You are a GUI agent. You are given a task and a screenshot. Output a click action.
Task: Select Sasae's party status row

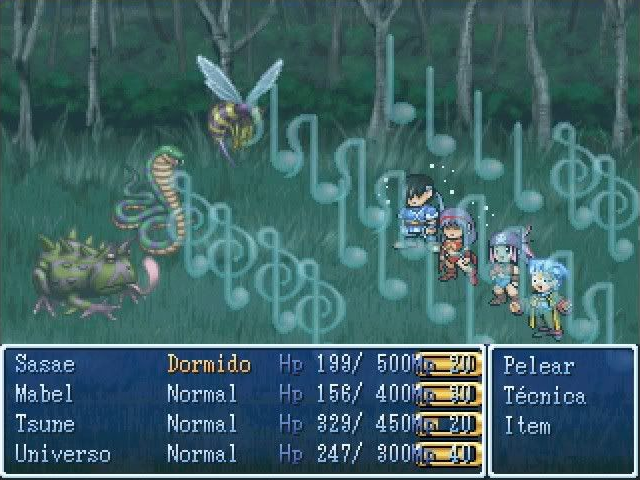pos(45,364)
